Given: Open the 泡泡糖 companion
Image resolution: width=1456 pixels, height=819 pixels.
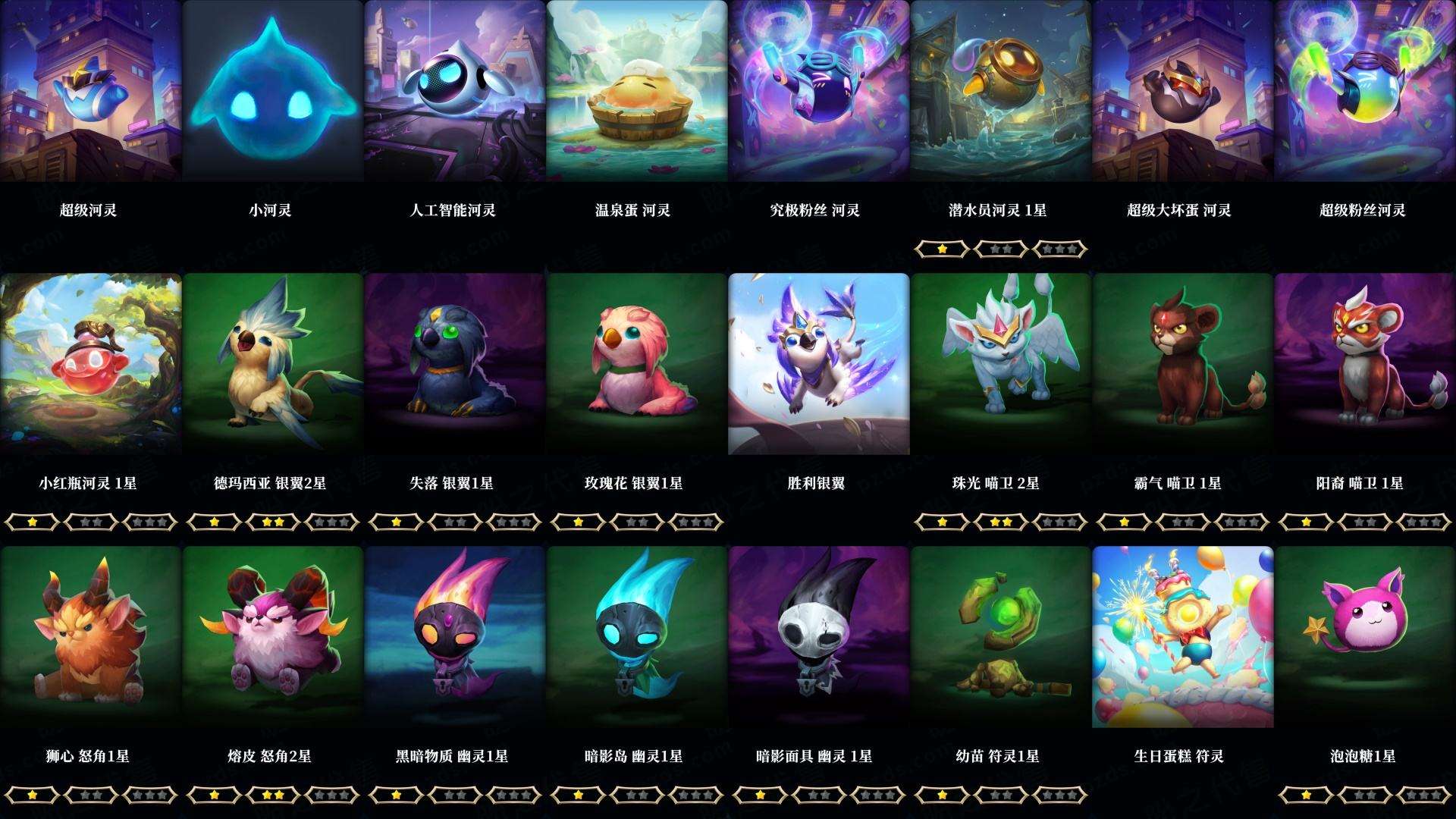Looking at the screenshot, I should coord(1365,637).
